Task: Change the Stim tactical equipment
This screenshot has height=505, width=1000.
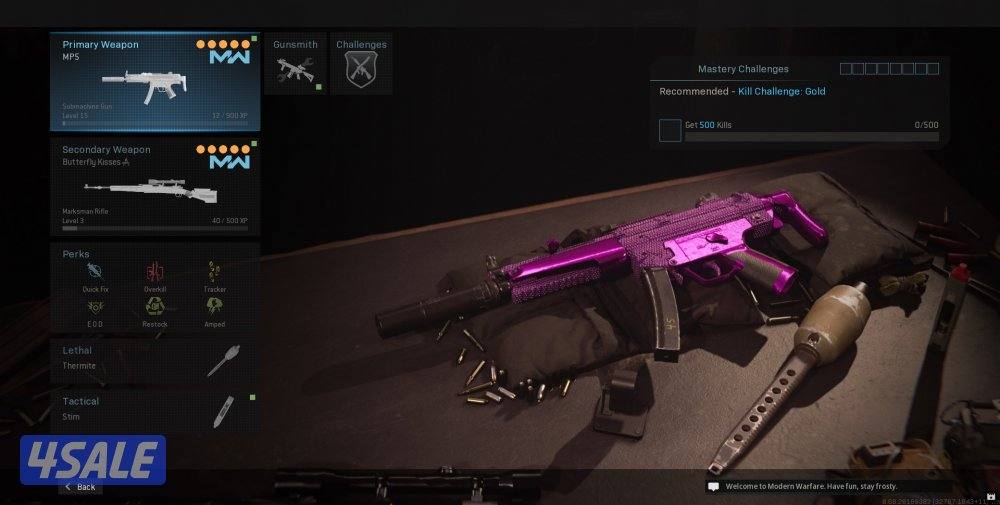Action: (x=155, y=411)
